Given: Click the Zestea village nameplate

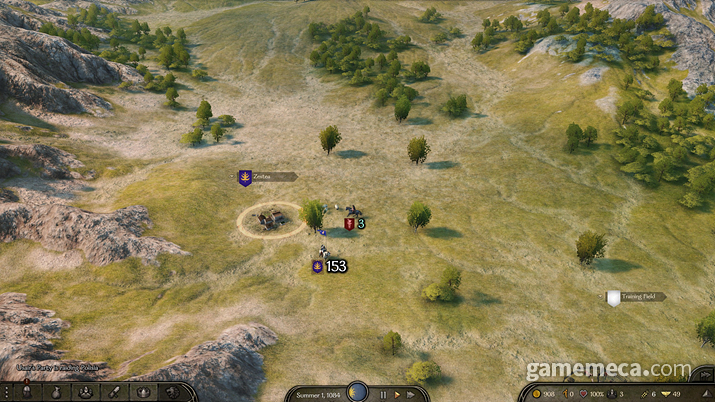Looking at the screenshot, I should 266,177.
